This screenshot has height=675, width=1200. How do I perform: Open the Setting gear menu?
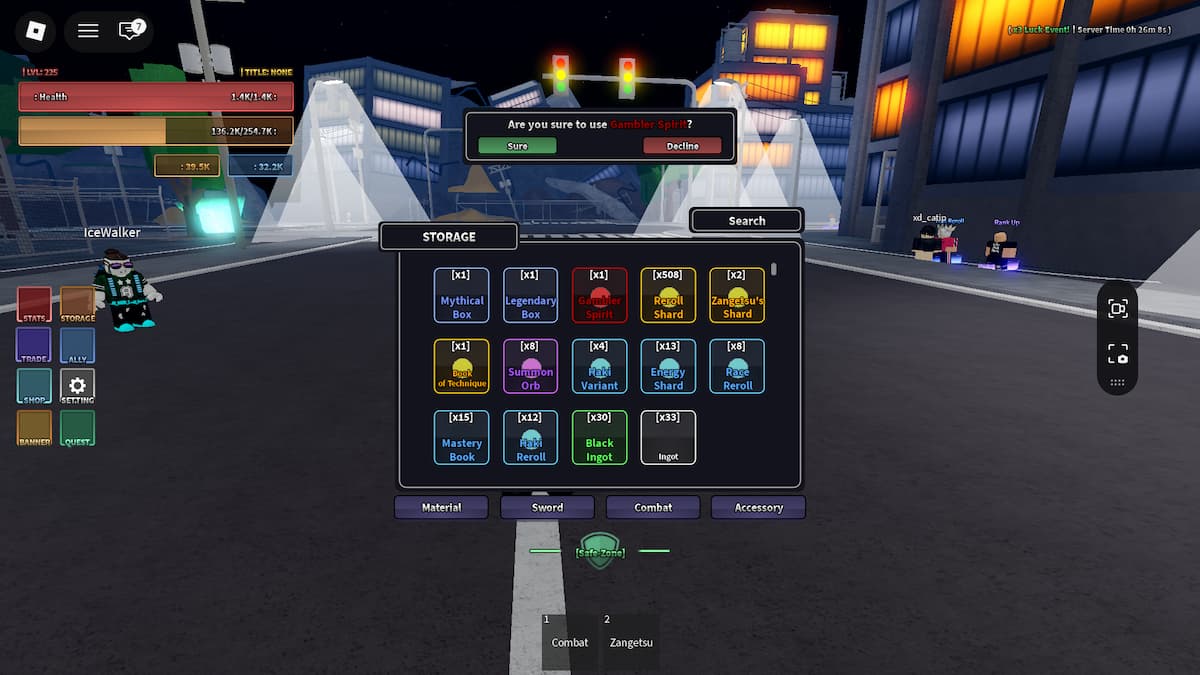click(77, 386)
